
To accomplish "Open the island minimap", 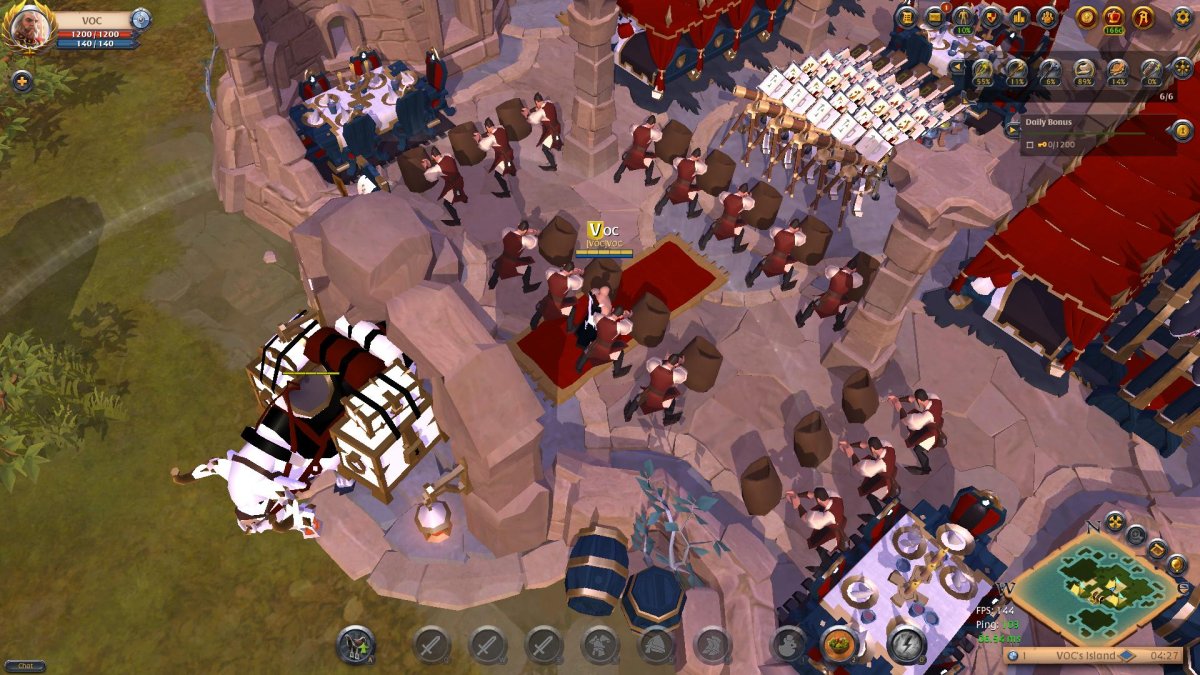I will 1090,590.
